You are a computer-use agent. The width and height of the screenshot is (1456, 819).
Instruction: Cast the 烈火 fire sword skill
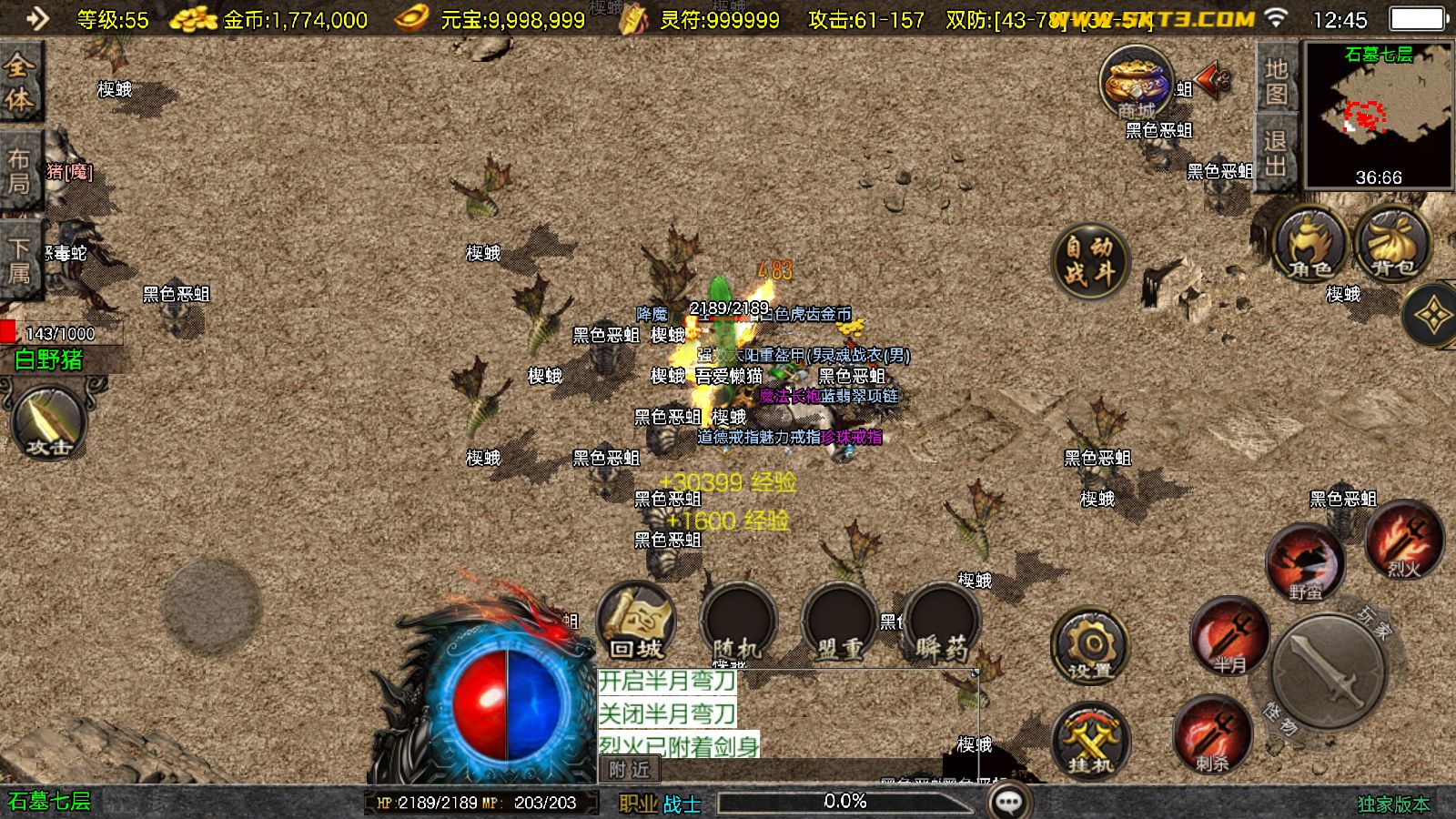pyautogui.click(x=1403, y=541)
